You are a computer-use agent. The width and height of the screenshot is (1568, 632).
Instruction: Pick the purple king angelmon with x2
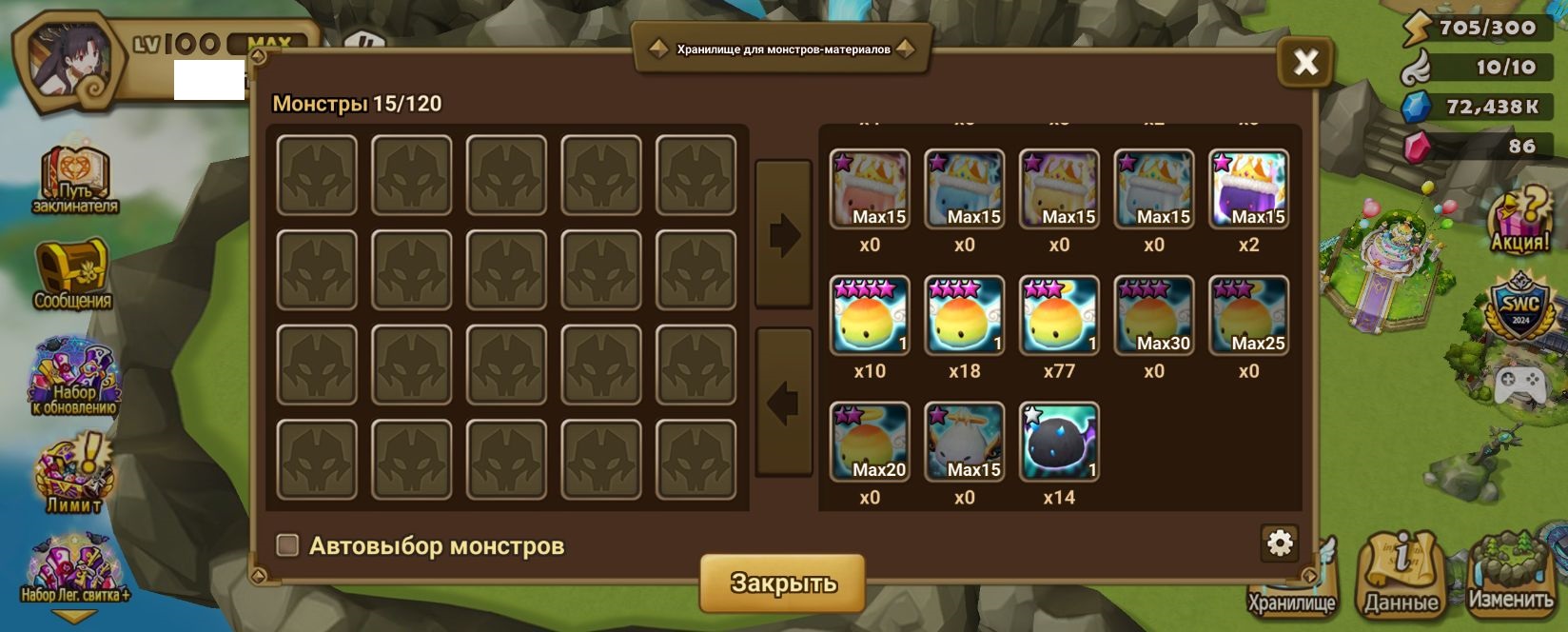(x=1248, y=188)
